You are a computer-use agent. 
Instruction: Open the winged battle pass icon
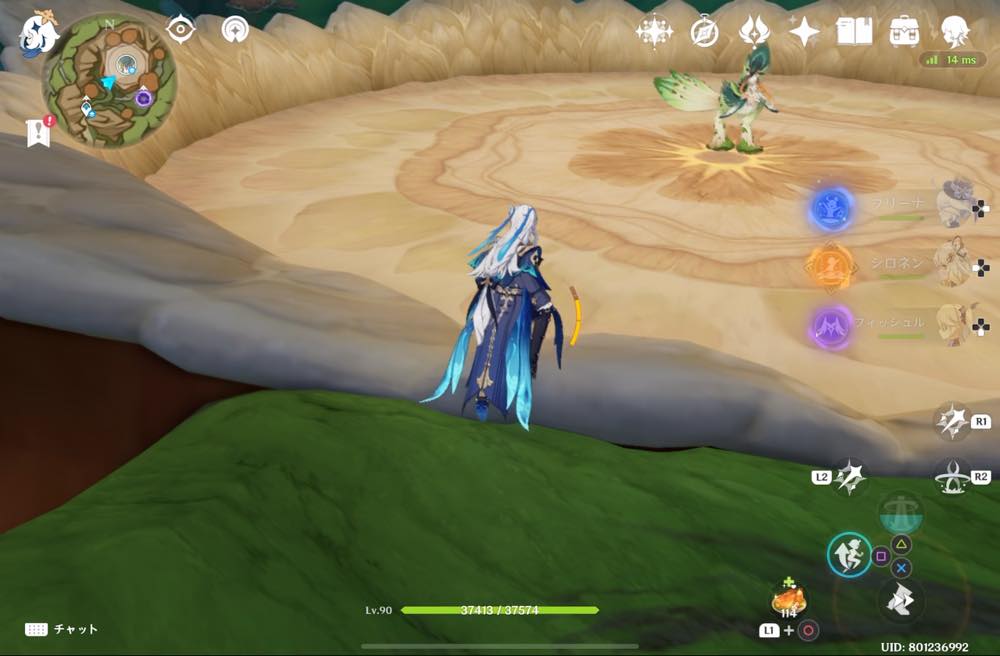click(x=753, y=32)
